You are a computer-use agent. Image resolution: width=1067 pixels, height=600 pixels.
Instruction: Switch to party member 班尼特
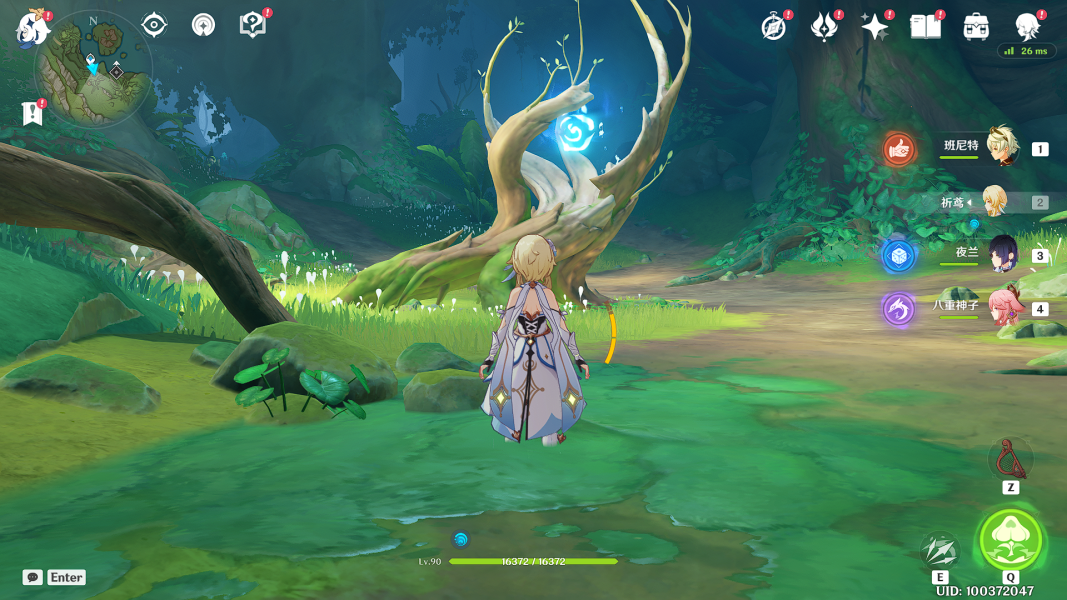tap(1002, 148)
